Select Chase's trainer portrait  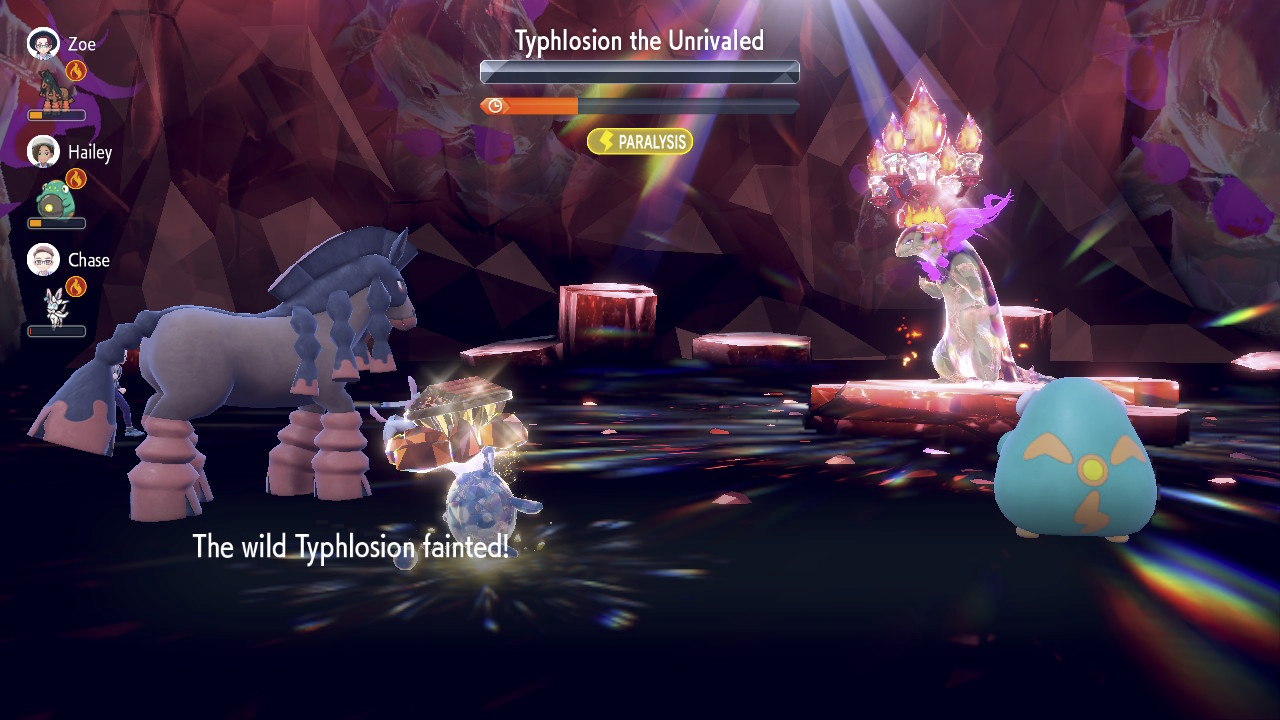[43, 259]
